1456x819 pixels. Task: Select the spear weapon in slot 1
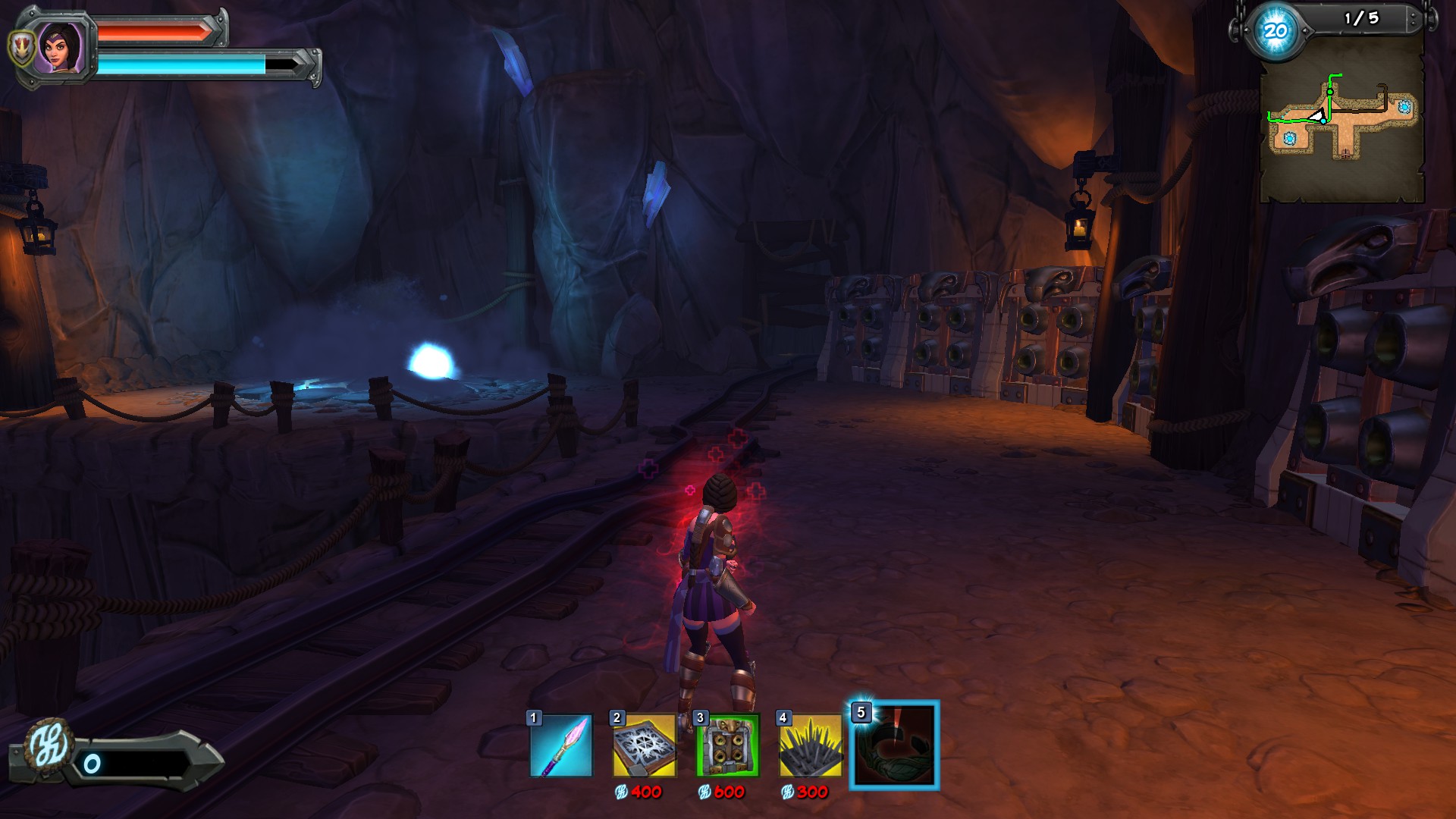coord(561,745)
